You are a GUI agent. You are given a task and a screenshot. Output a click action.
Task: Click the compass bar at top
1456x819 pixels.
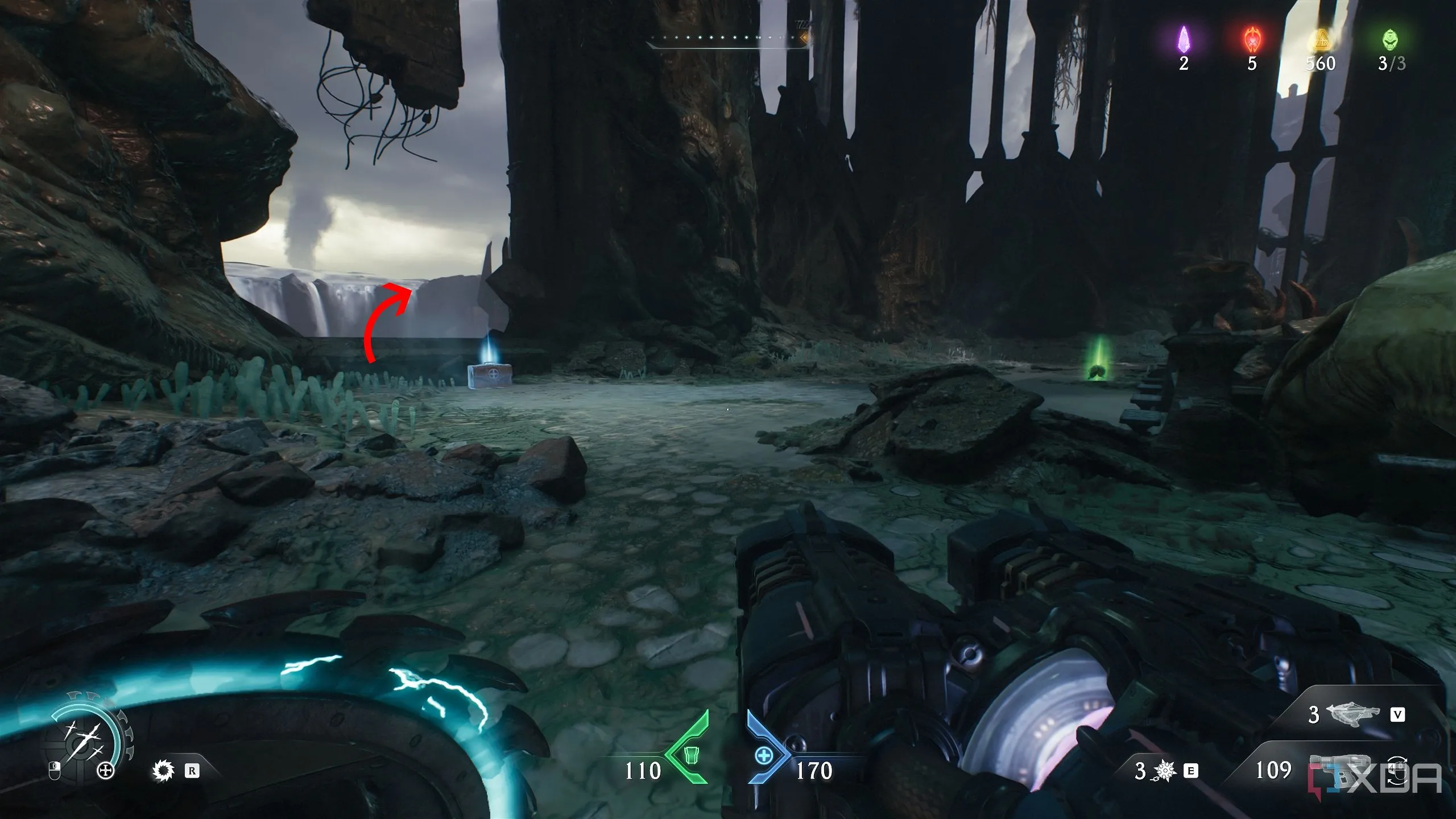point(728,39)
